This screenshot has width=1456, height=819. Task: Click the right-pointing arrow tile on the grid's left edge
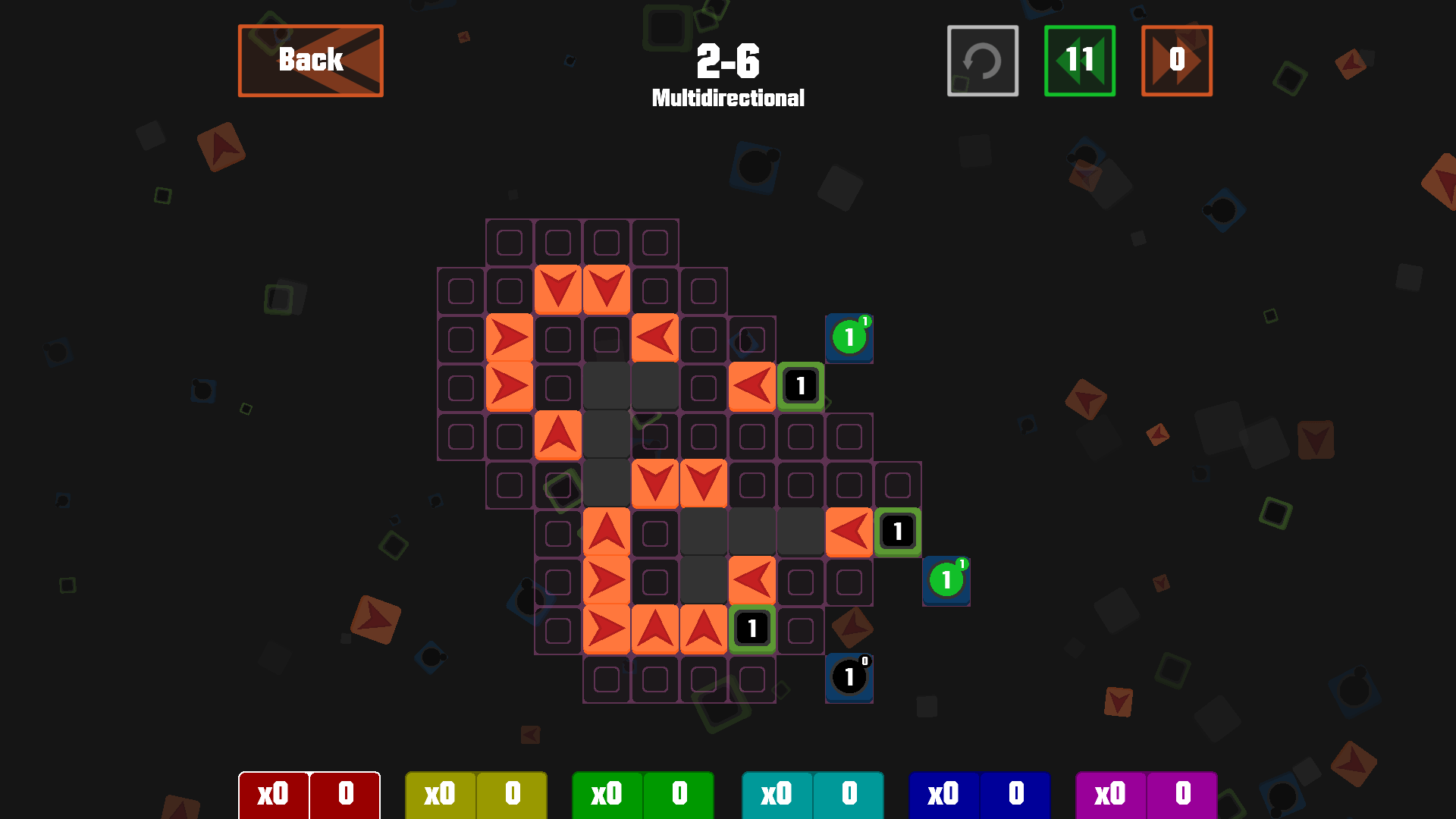pos(510,337)
